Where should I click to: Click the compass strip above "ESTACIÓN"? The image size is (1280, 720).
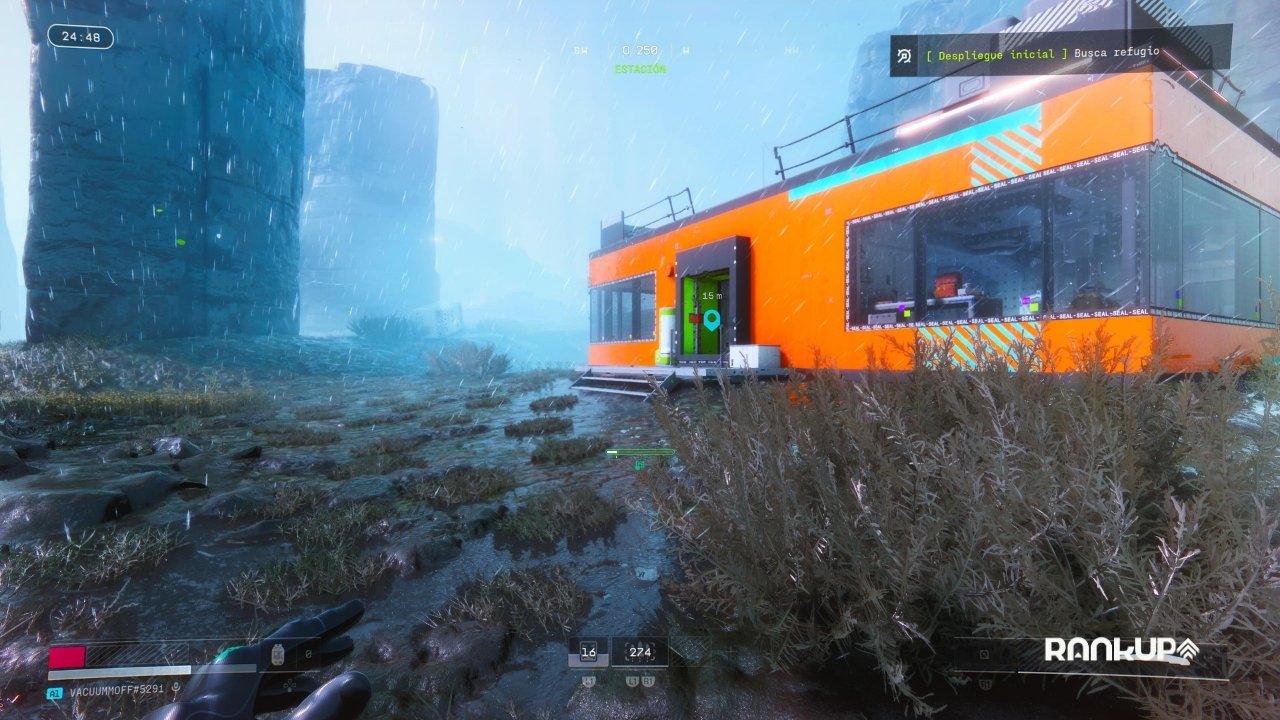tap(639, 50)
